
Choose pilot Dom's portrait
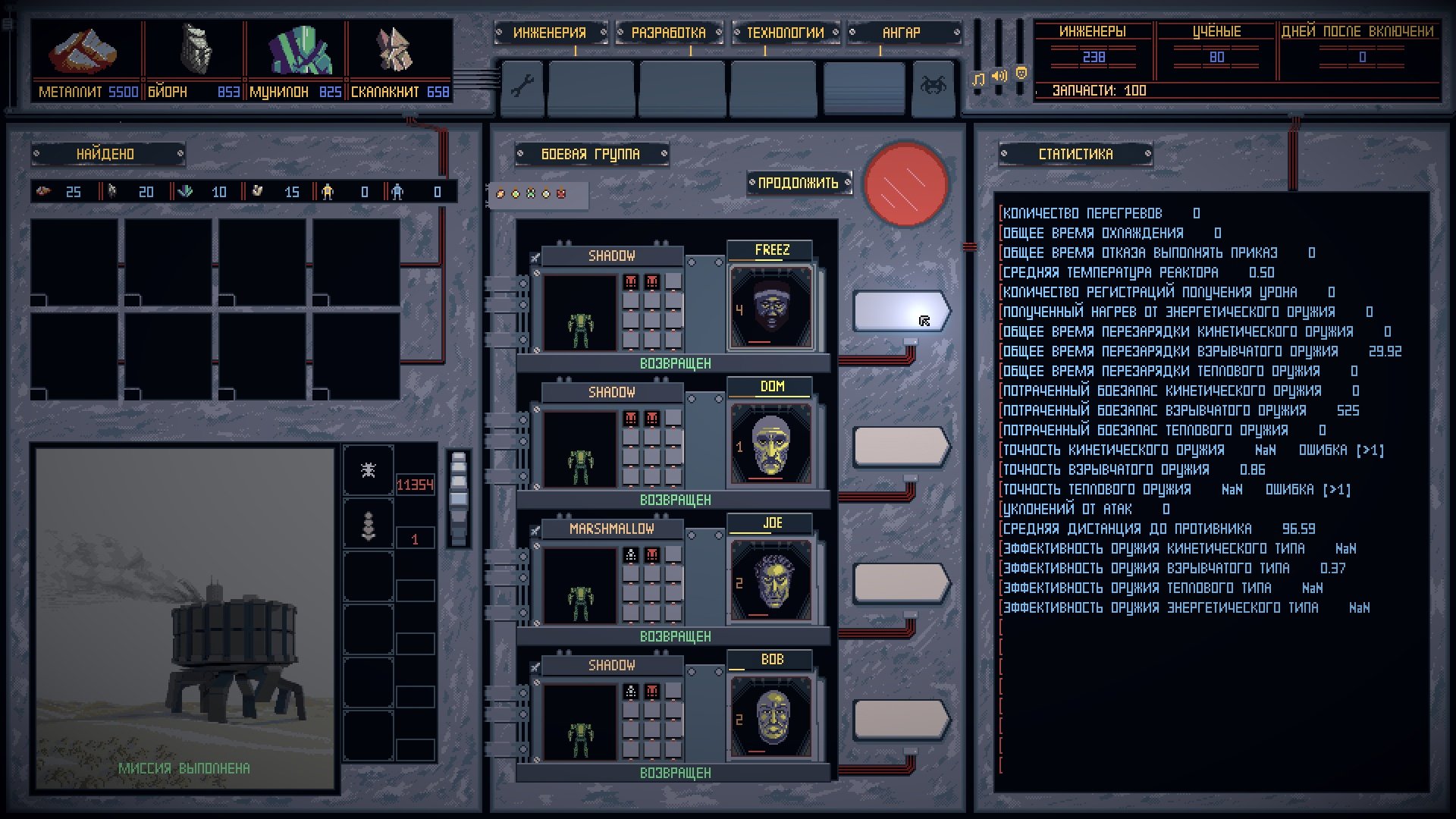(x=771, y=444)
